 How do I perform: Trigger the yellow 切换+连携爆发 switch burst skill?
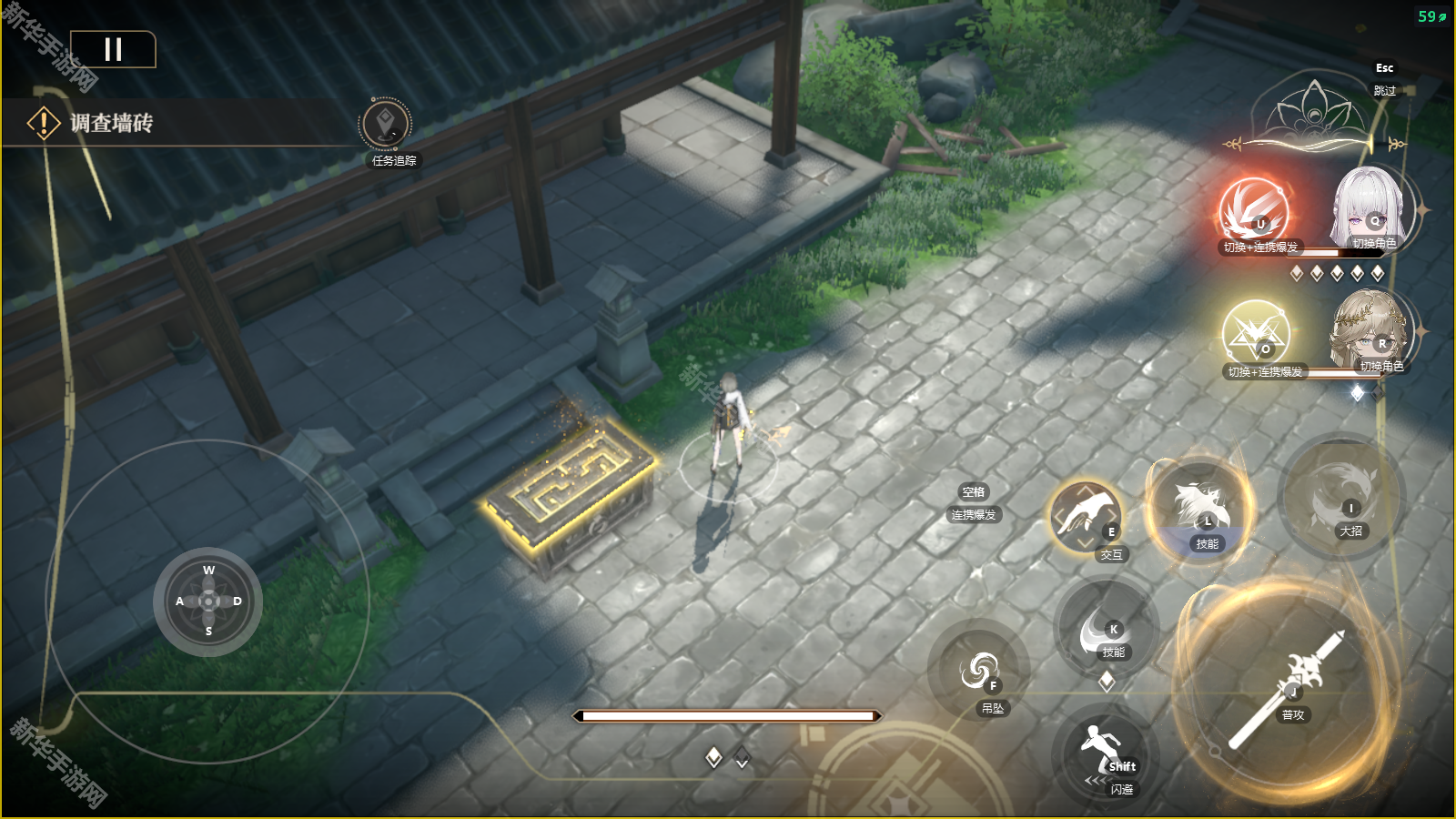[x=1256, y=334]
